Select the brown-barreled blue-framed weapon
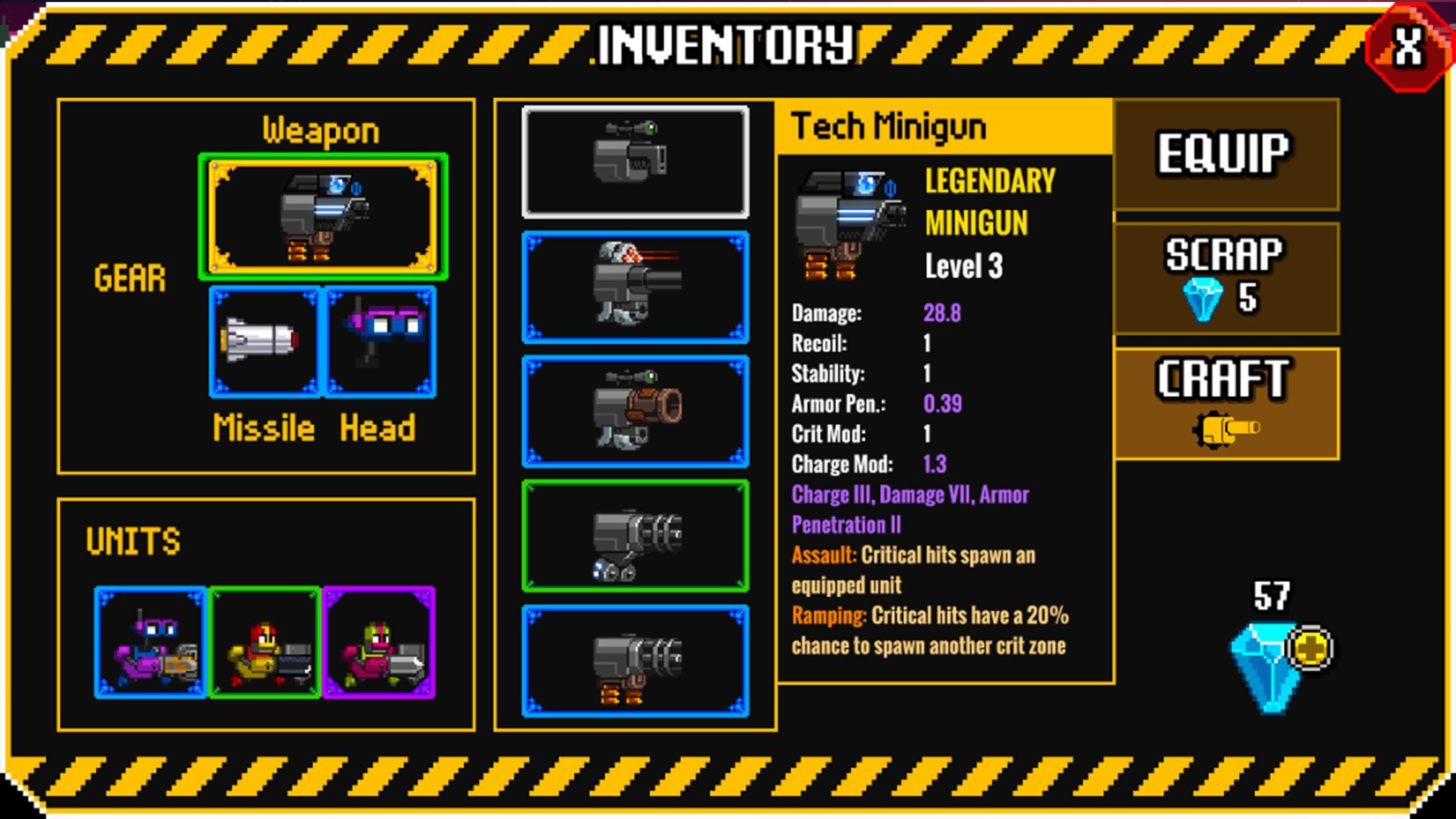This screenshot has width=1456, height=819. [635, 411]
